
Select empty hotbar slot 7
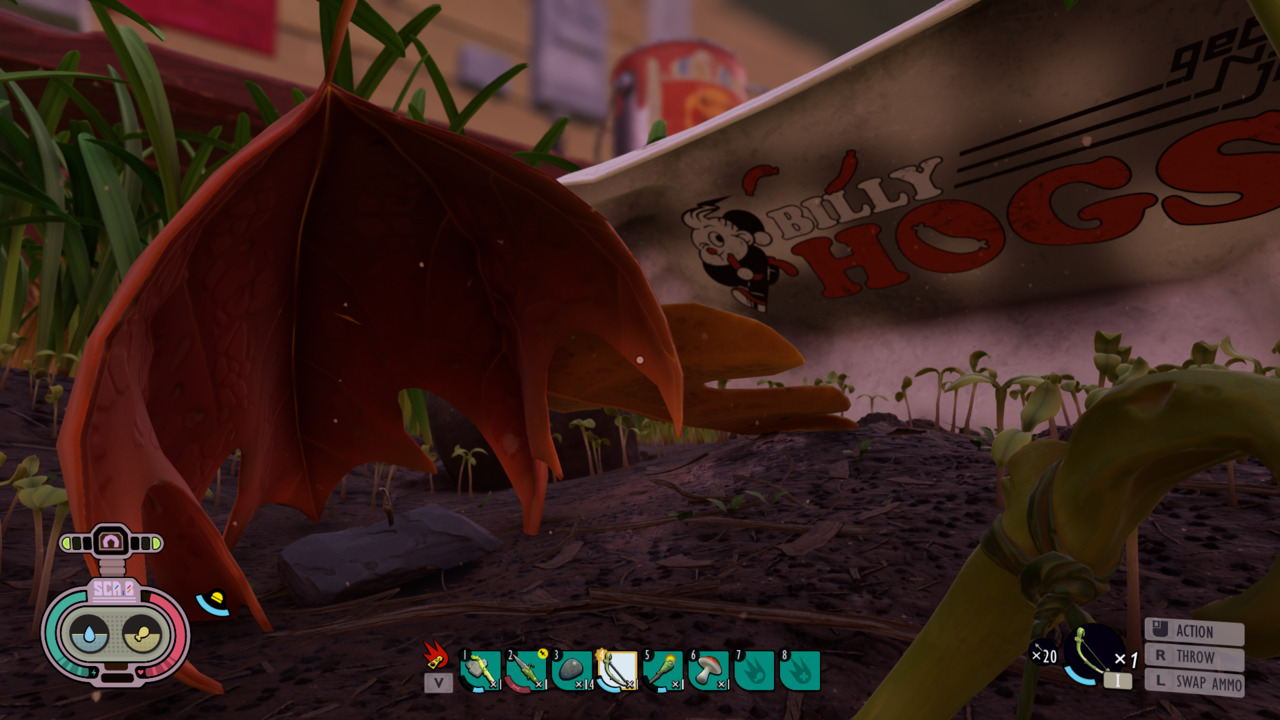point(756,668)
